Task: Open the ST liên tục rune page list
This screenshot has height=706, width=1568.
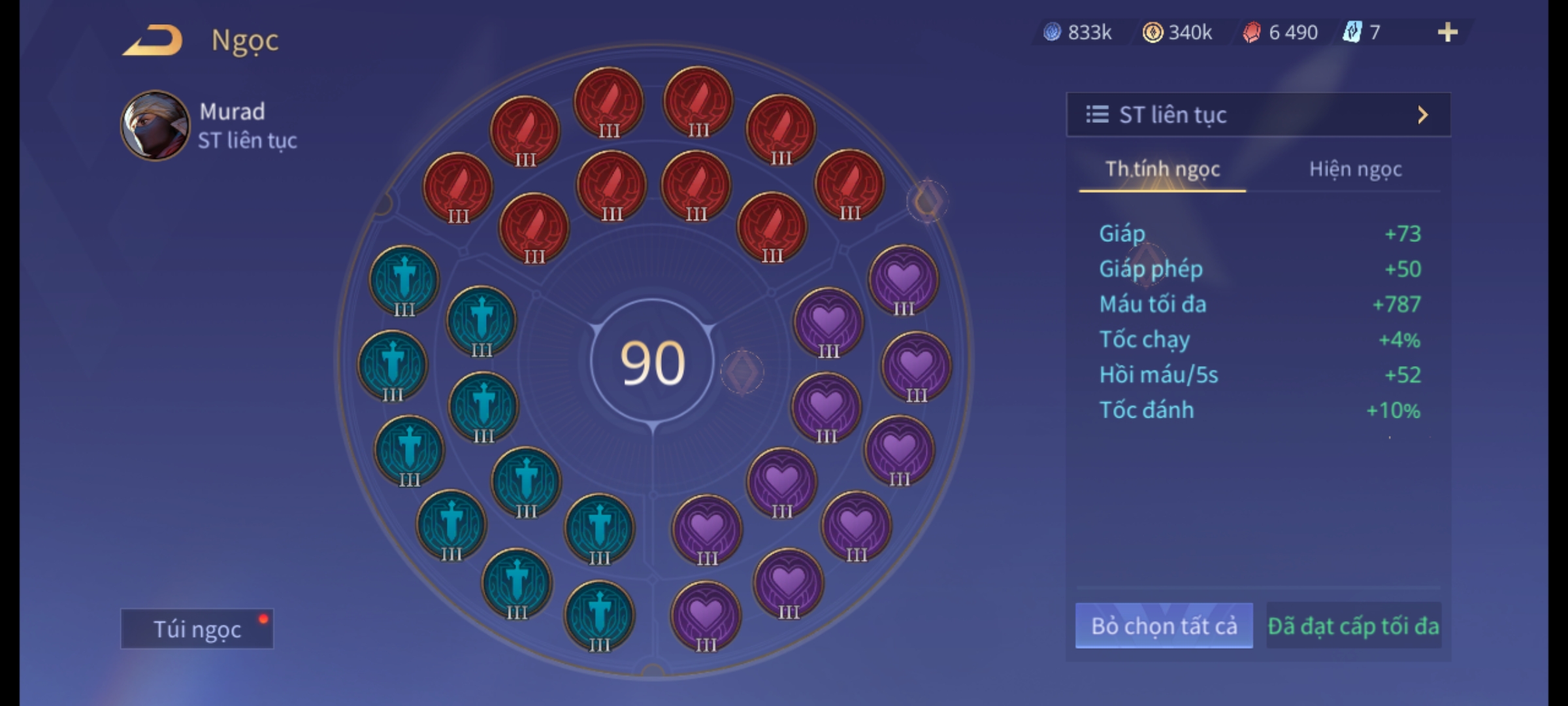Action: click(x=1258, y=115)
